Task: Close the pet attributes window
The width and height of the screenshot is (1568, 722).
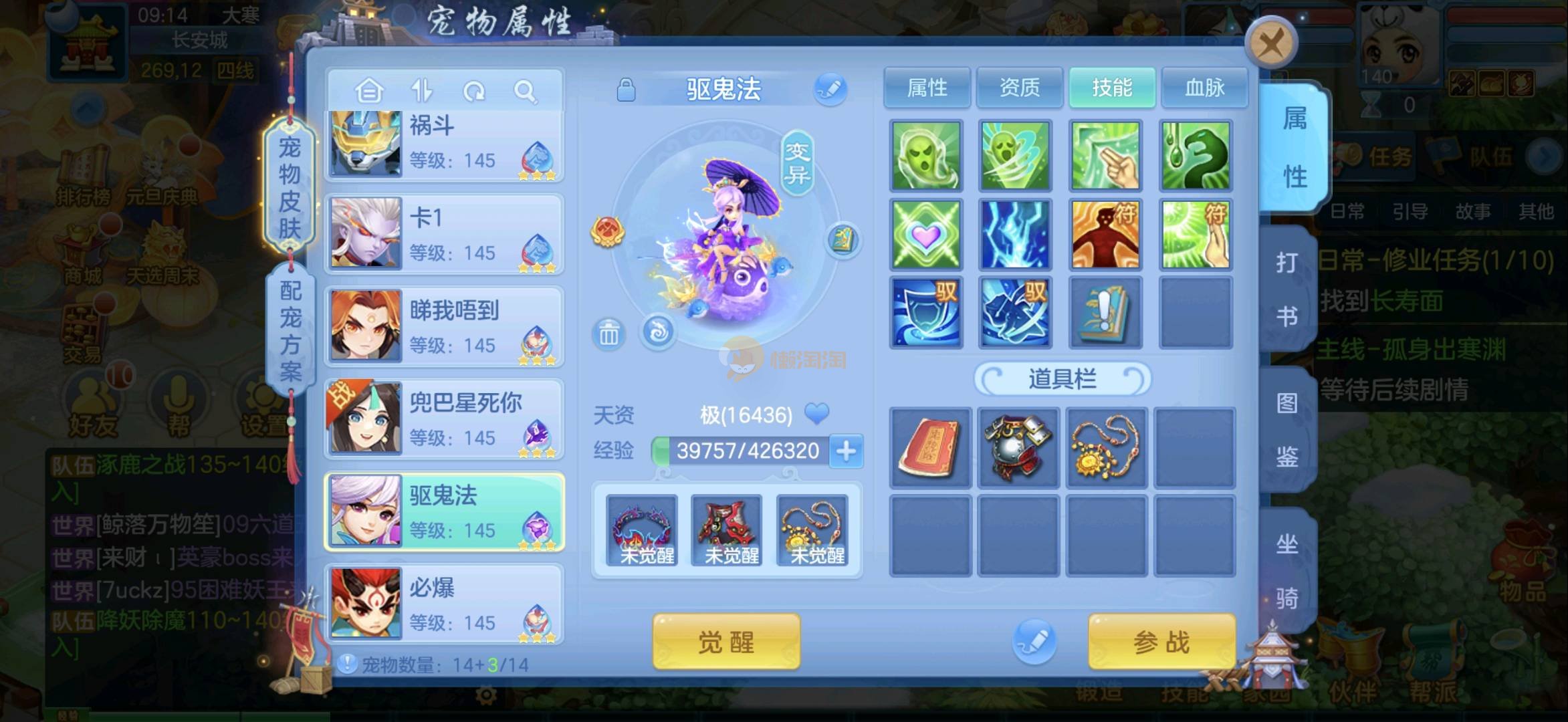Action: click(1270, 45)
